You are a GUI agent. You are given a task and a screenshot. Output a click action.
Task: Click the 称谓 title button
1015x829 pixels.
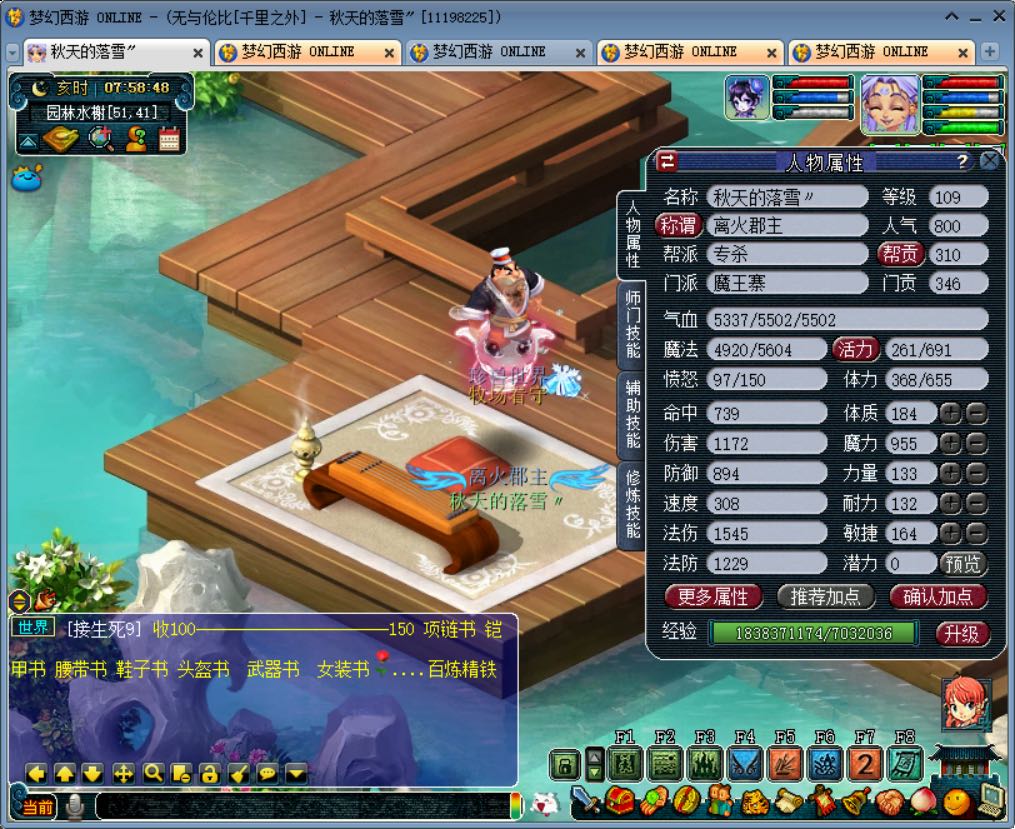pyautogui.click(x=680, y=226)
